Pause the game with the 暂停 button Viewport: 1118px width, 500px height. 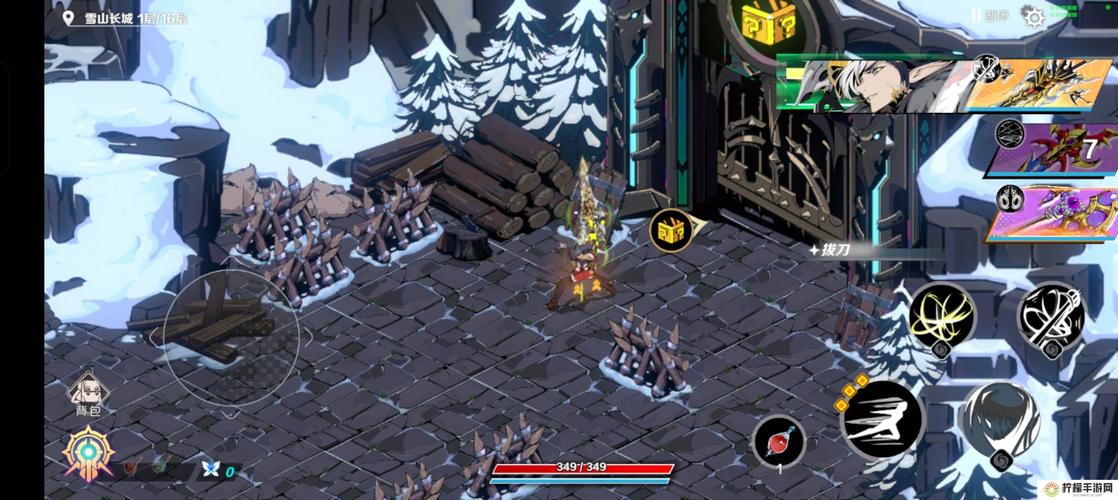988,16
